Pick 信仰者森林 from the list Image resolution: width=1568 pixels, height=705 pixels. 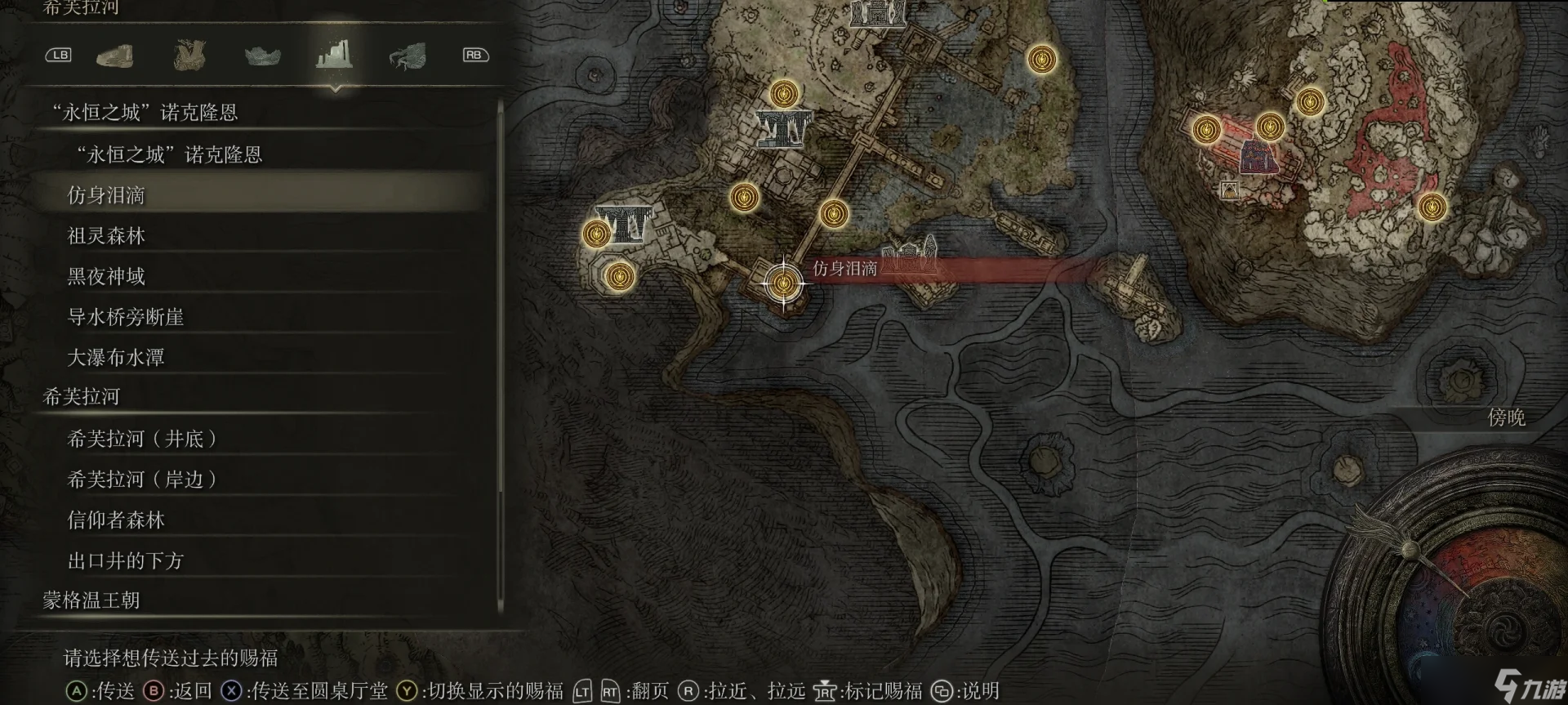(116, 520)
